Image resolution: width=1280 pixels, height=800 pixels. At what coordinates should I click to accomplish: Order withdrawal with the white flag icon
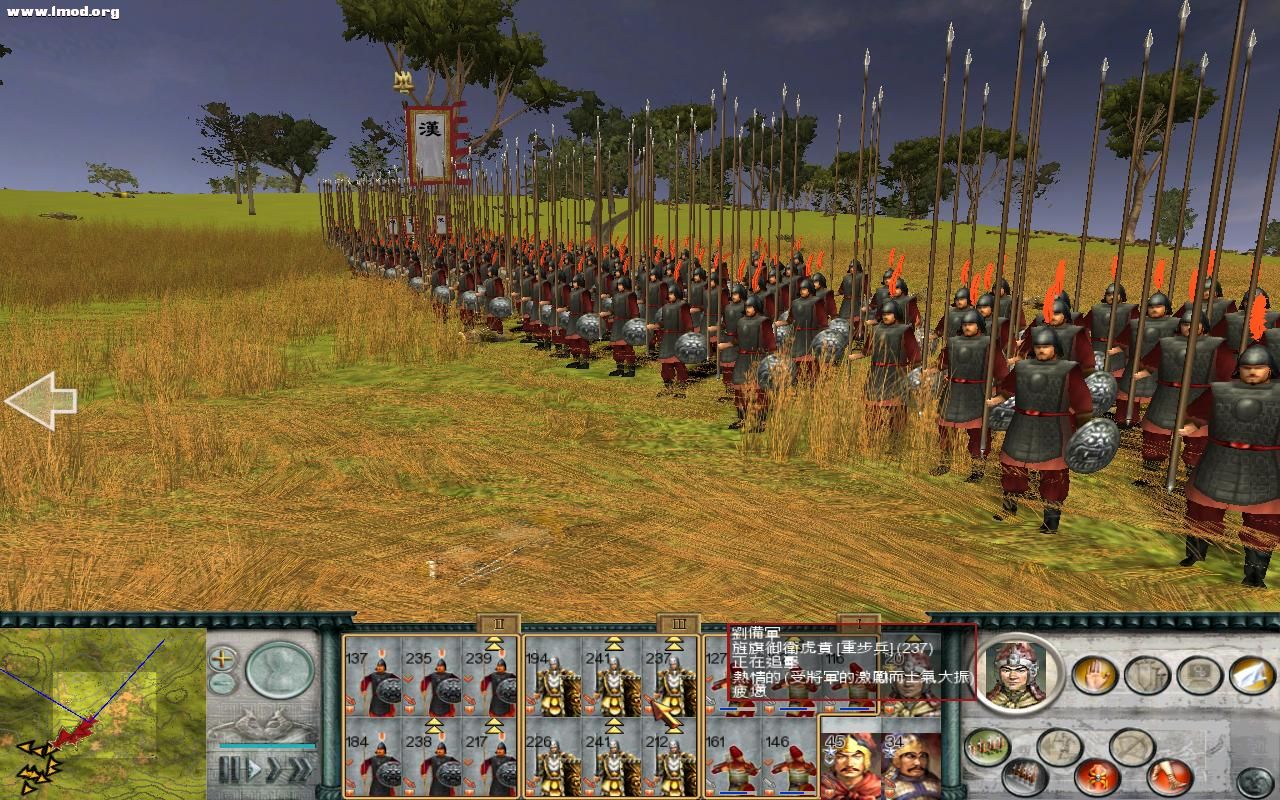[x=1249, y=676]
